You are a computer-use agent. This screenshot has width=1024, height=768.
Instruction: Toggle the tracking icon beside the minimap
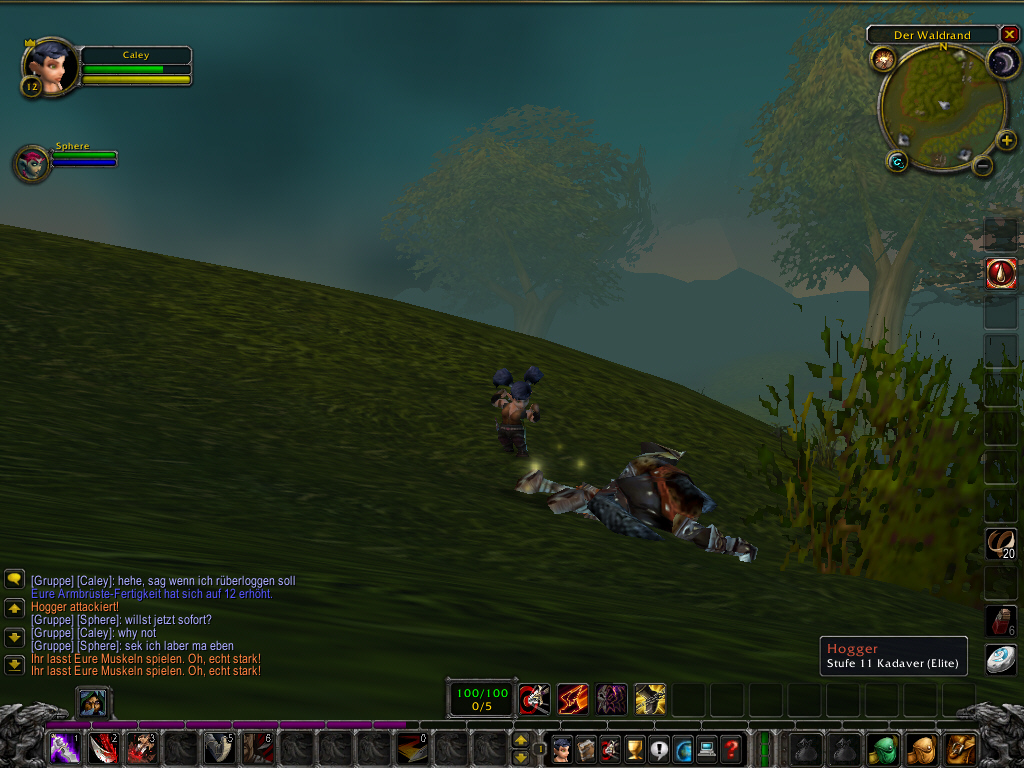883,60
